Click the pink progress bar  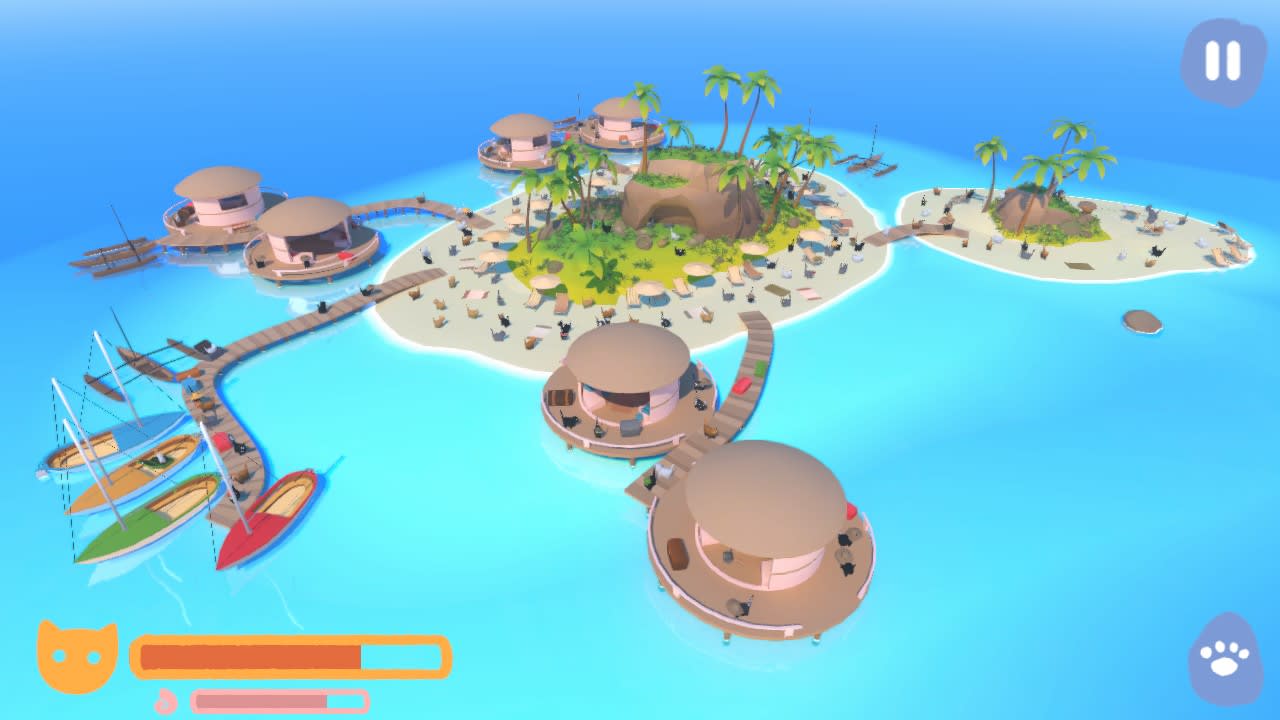(280, 700)
